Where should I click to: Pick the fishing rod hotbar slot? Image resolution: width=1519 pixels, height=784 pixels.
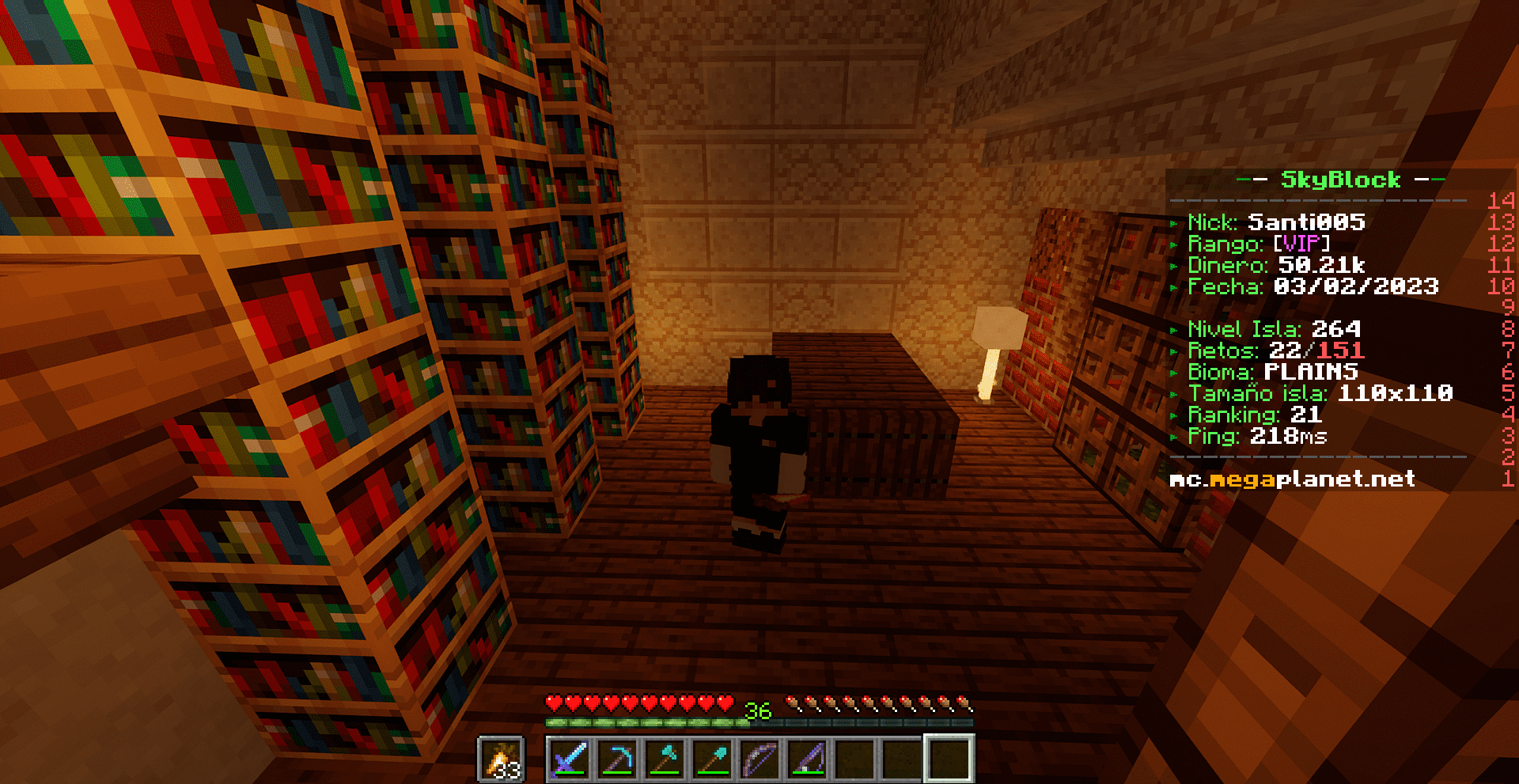click(807, 759)
